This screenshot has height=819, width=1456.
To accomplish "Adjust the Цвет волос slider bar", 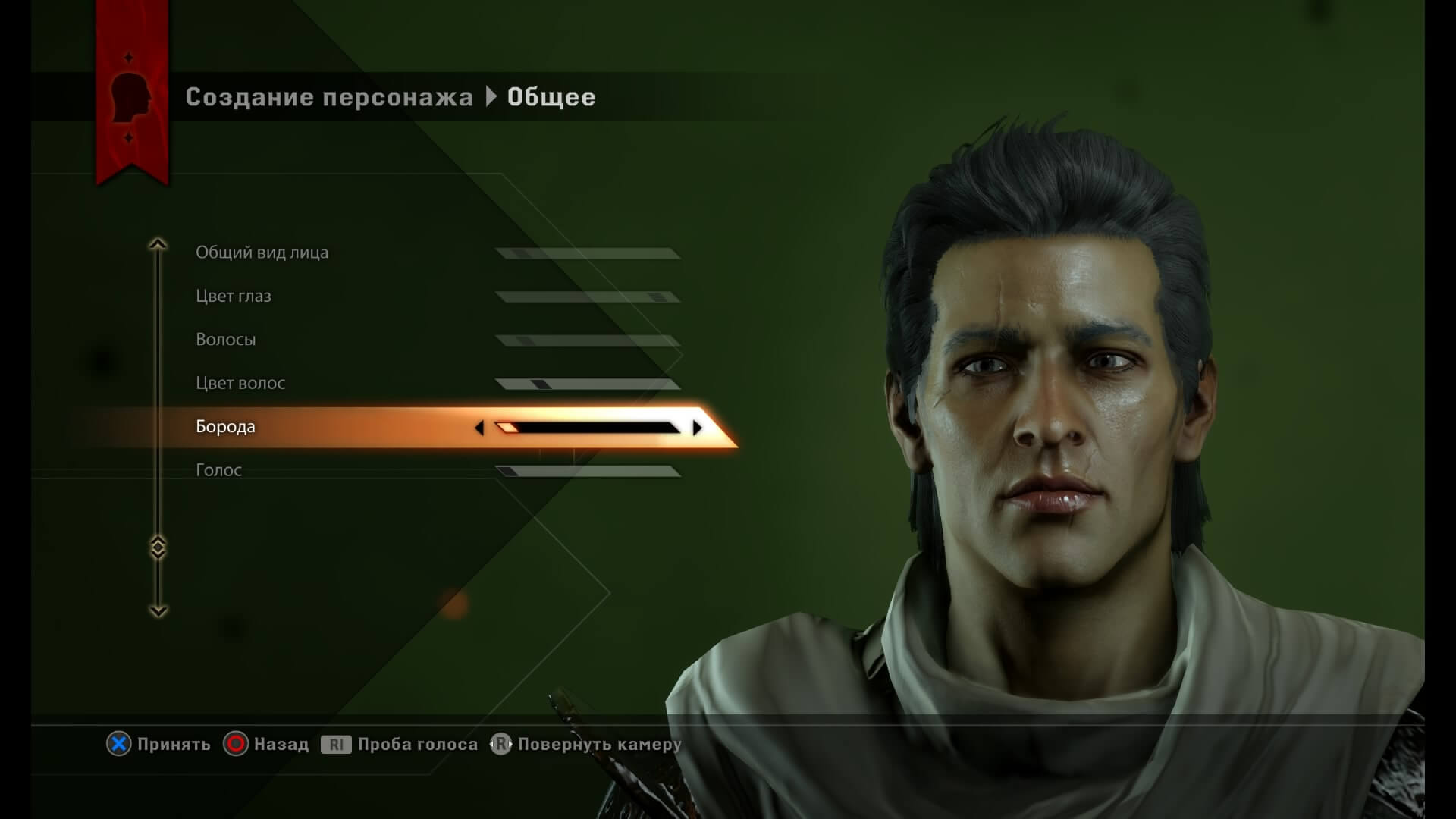I will coord(588,383).
